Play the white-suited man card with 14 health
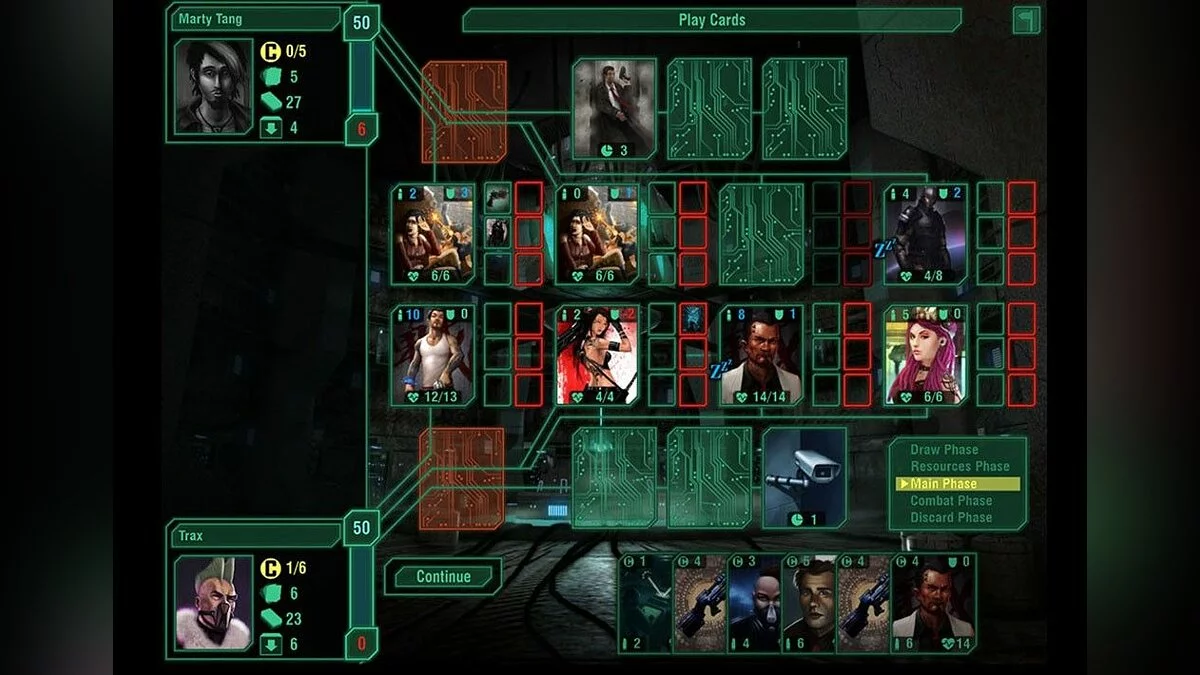This screenshot has width=1200, height=675. coord(932,604)
